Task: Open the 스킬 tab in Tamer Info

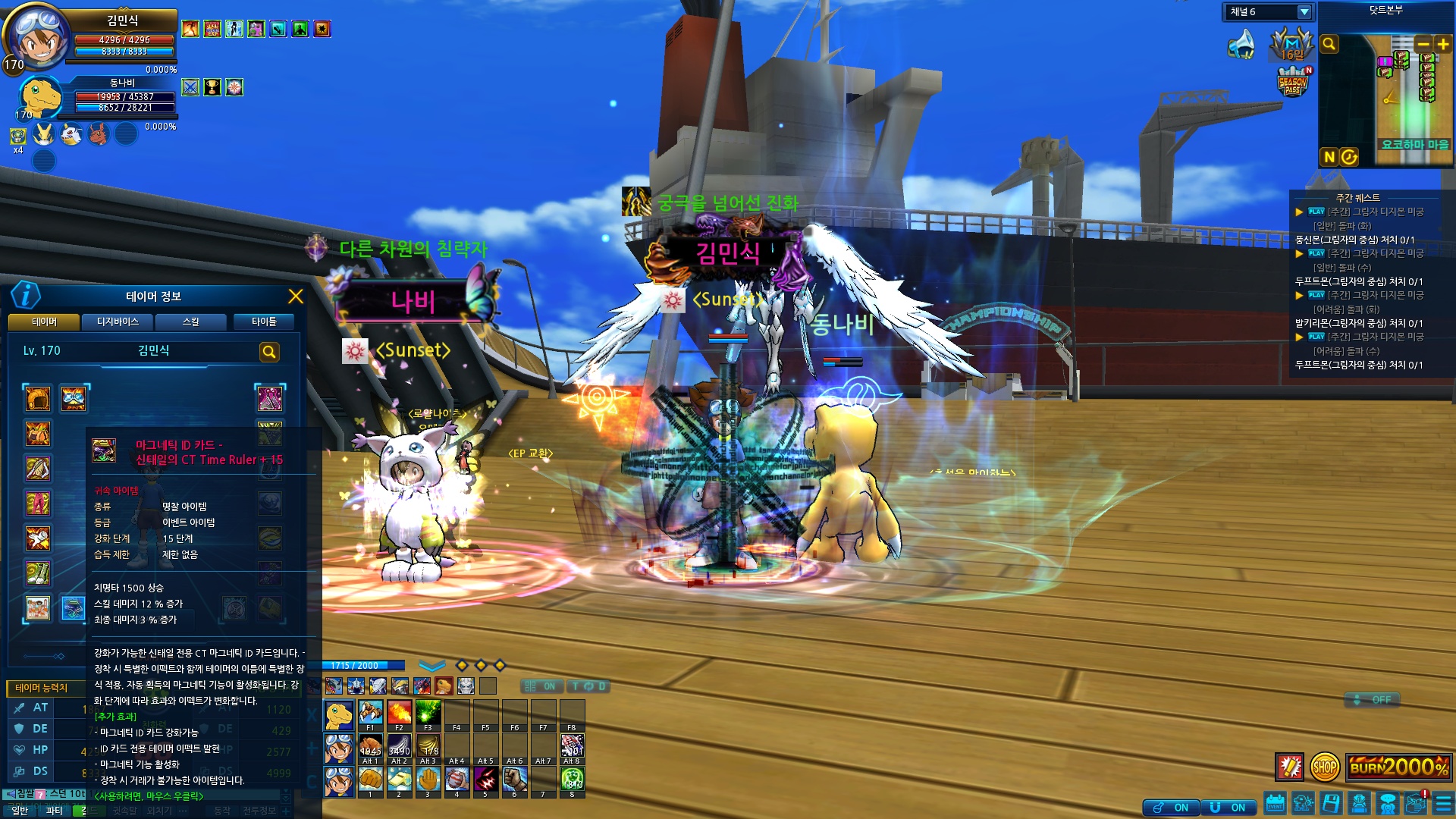Action: 191,322
